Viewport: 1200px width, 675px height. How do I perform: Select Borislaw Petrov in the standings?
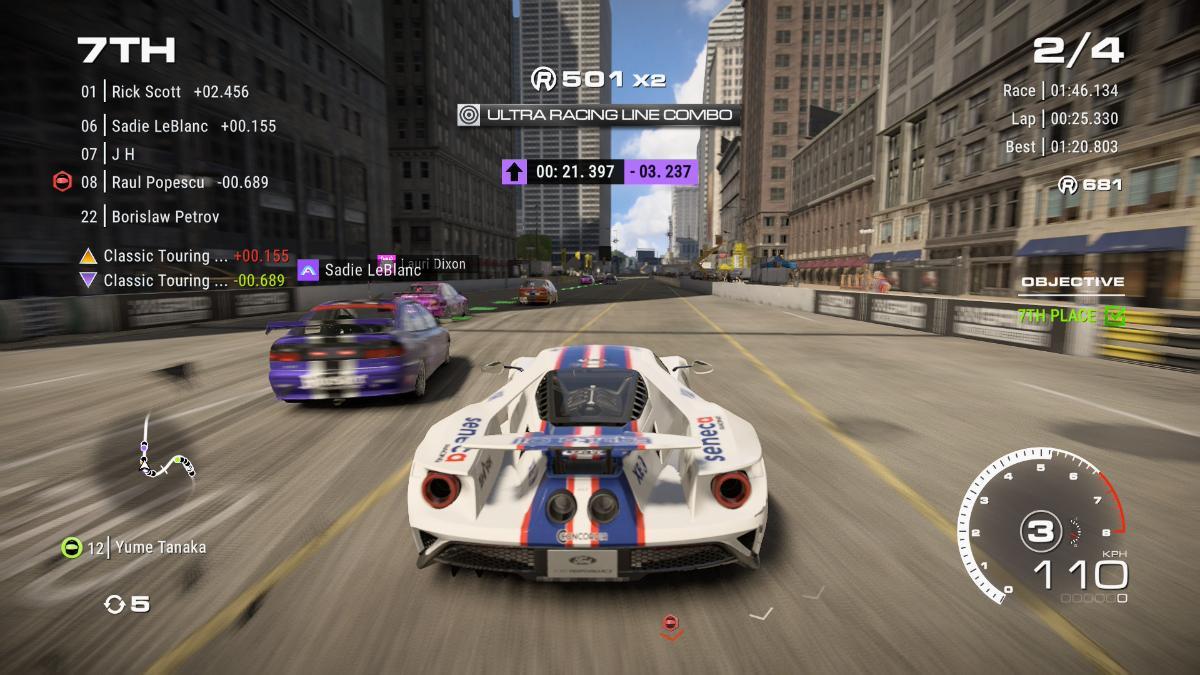(165, 217)
